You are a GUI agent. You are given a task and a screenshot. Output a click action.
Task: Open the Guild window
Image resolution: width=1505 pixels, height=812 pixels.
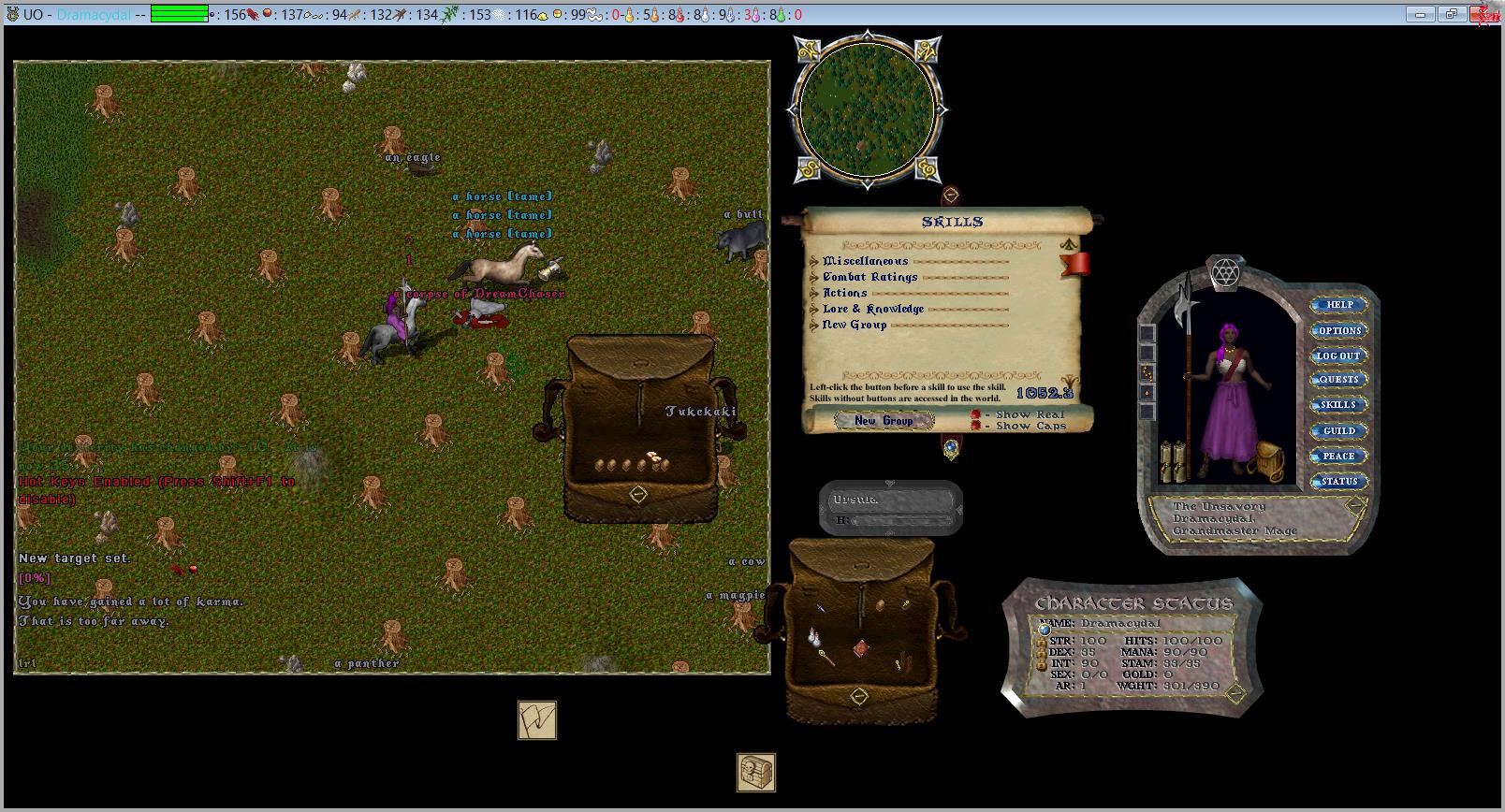1338,430
